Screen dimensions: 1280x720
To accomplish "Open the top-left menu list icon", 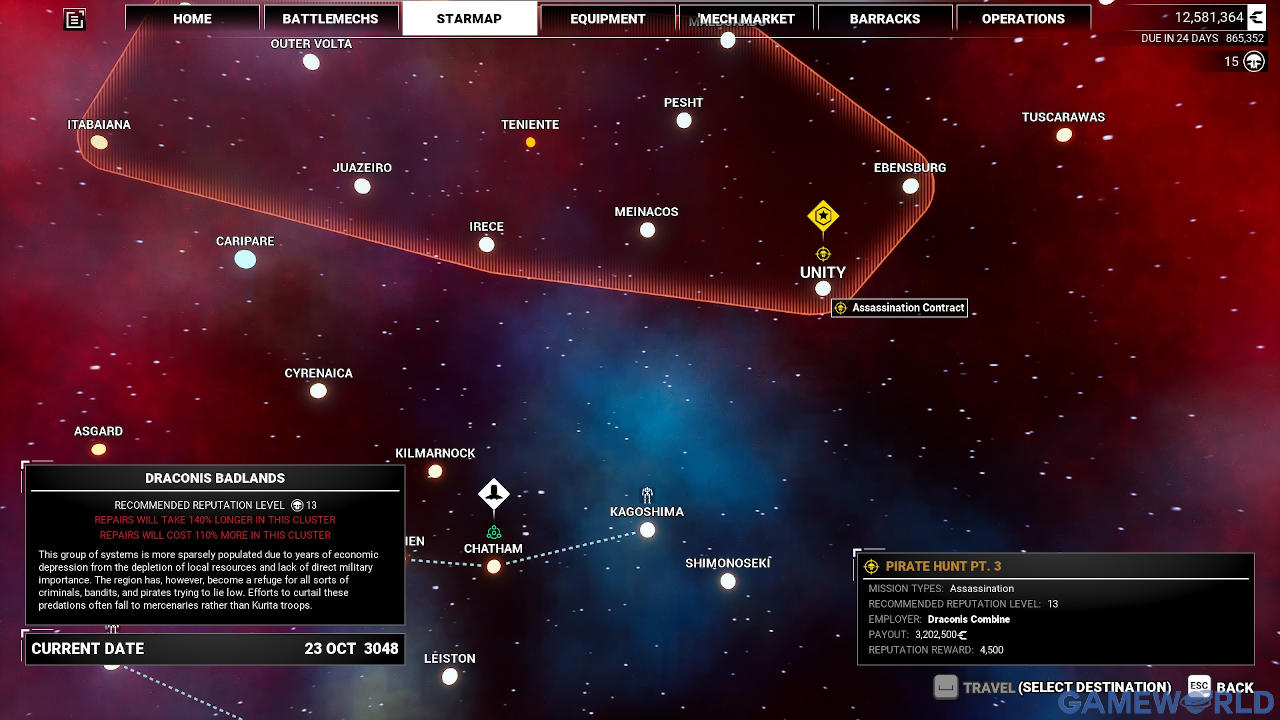I will pyautogui.click(x=75, y=19).
